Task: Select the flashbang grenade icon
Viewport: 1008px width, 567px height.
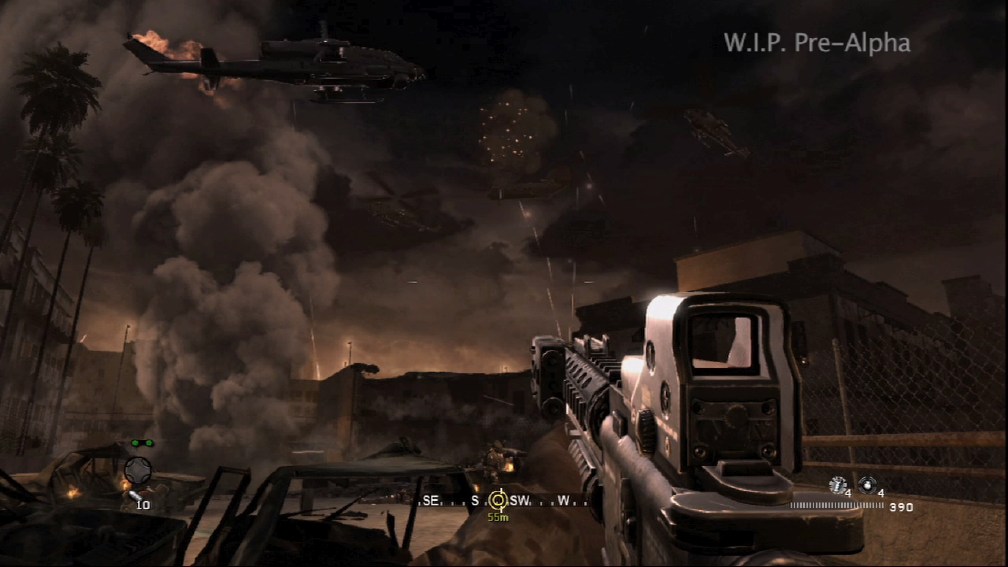Action: pos(836,484)
